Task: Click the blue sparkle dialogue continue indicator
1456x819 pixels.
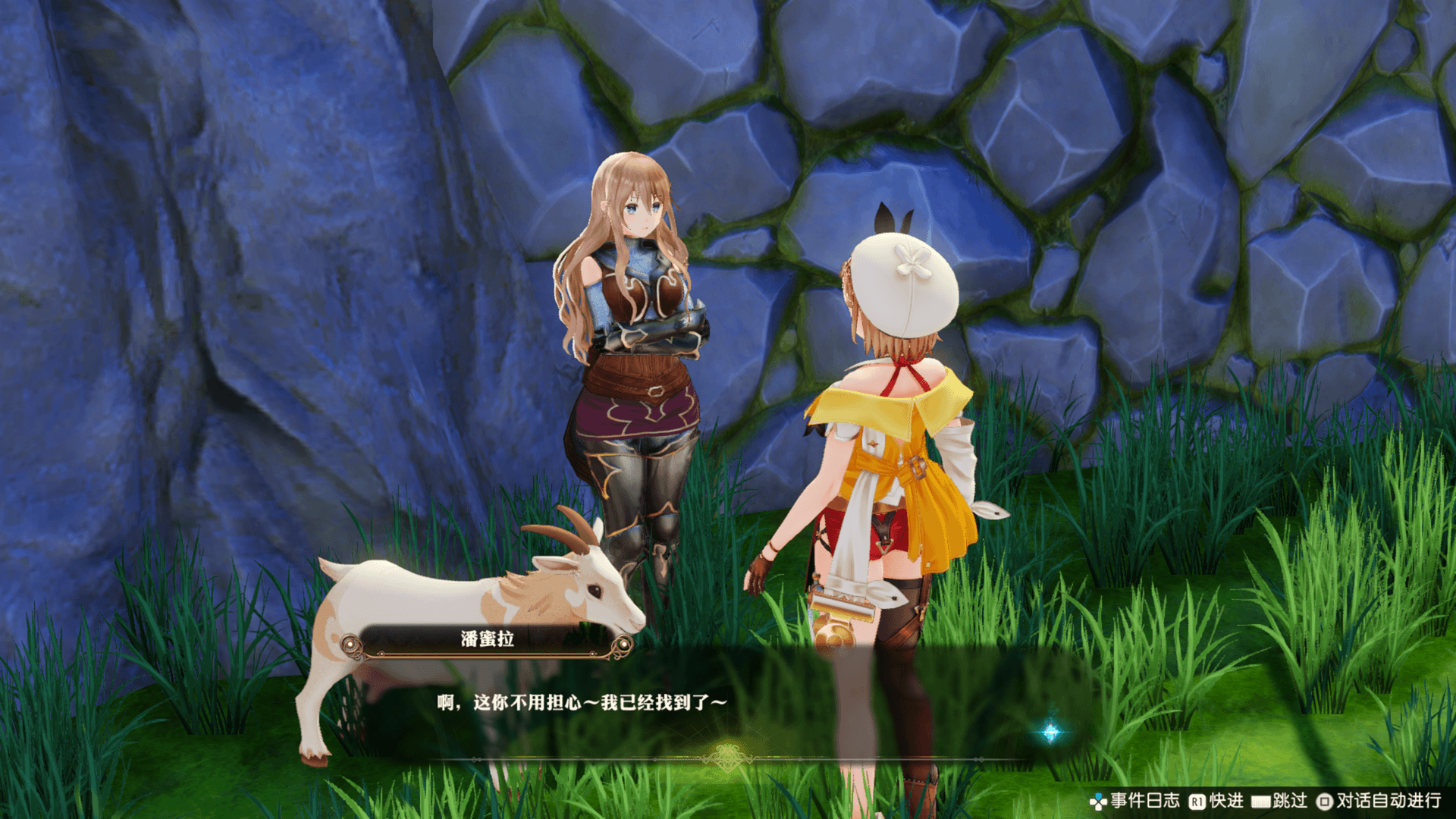Action: (1050, 732)
